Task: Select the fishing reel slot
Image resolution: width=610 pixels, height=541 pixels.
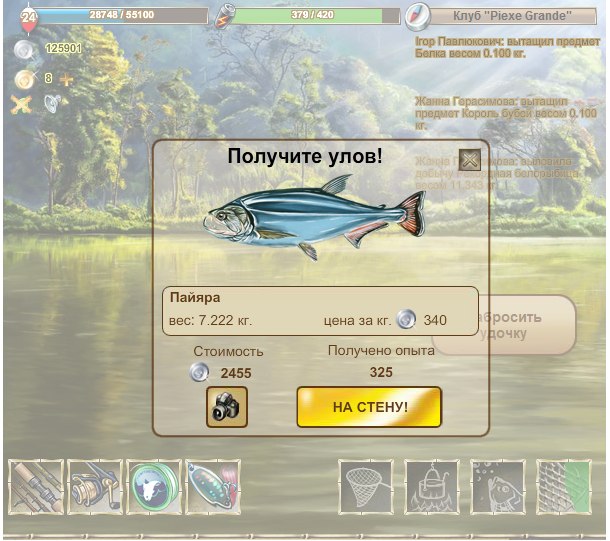Action: 95,486
